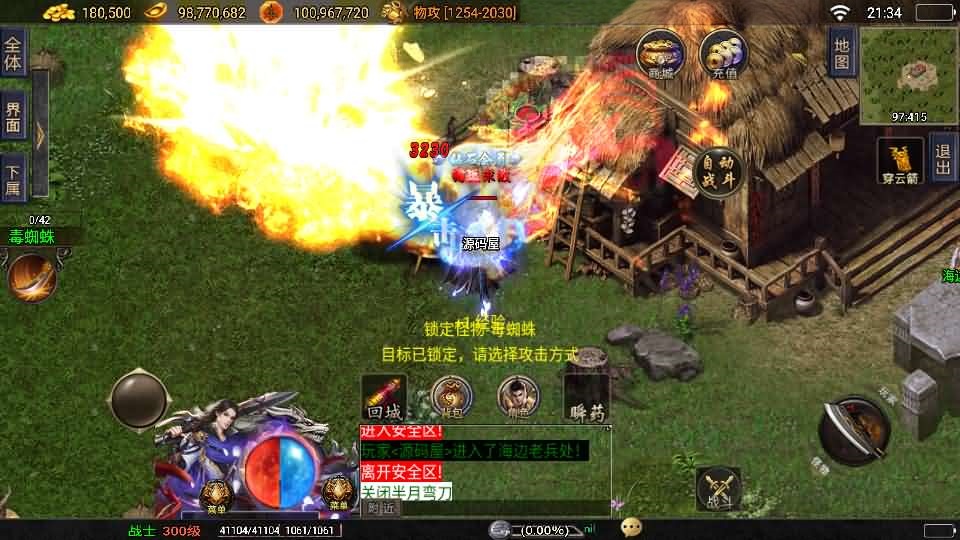Open the chat speech bubble icon
The height and width of the screenshot is (540, 960).
(631, 527)
